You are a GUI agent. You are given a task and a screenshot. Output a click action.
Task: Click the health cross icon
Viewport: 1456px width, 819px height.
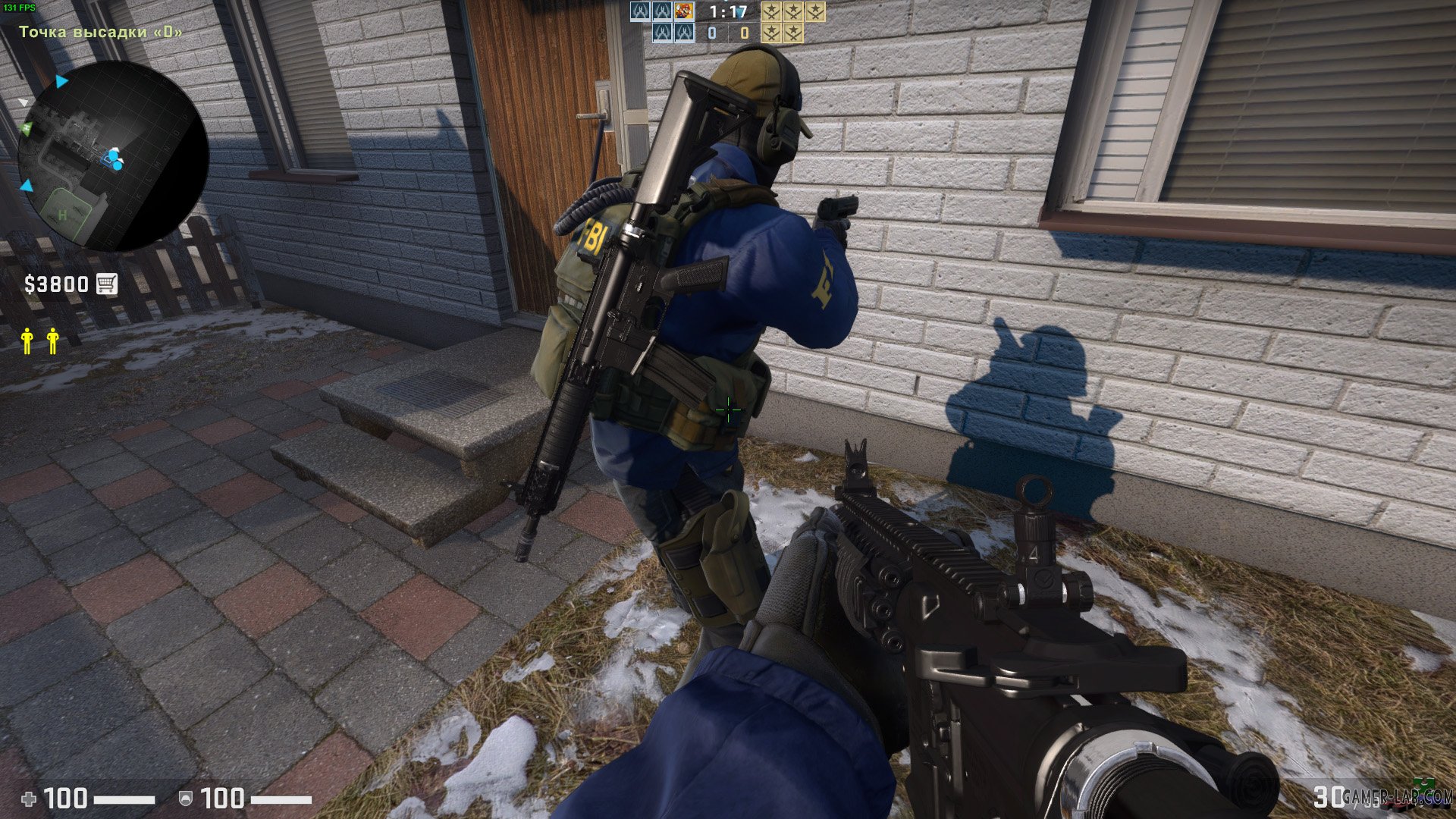click(x=29, y=799)
